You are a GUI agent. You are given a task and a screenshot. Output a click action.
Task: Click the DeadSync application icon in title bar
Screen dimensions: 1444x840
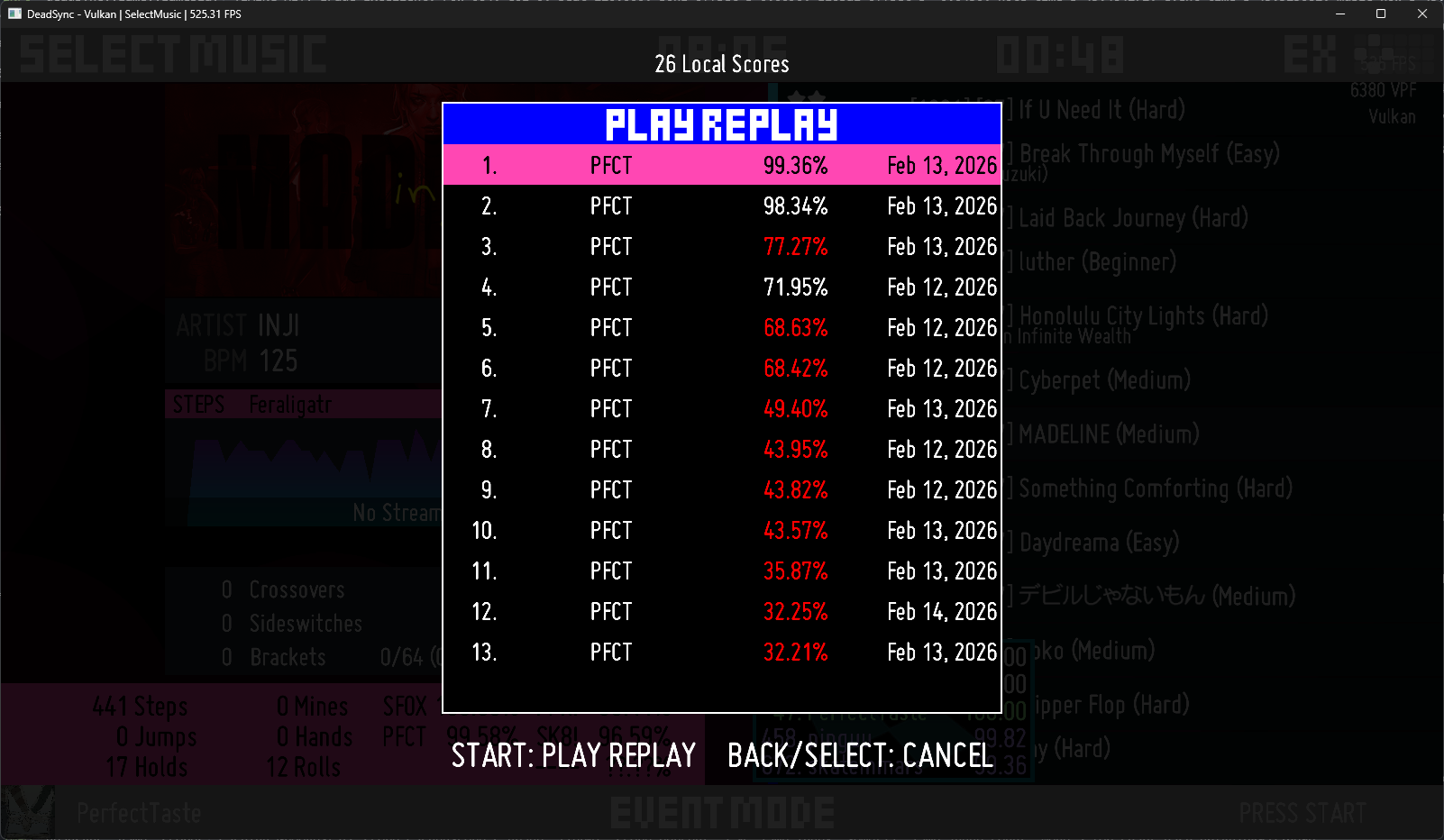tap(14, 14)
